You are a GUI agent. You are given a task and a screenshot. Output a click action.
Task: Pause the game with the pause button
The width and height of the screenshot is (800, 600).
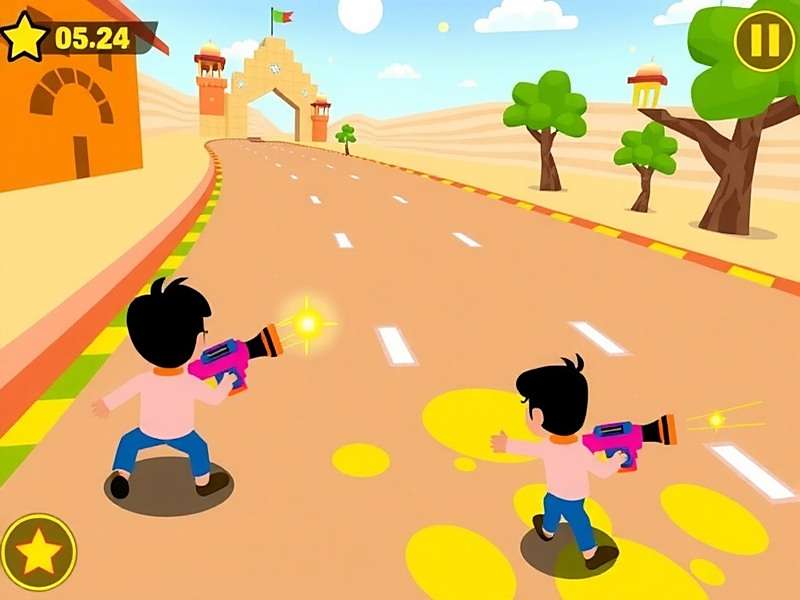tap(764, 40)
